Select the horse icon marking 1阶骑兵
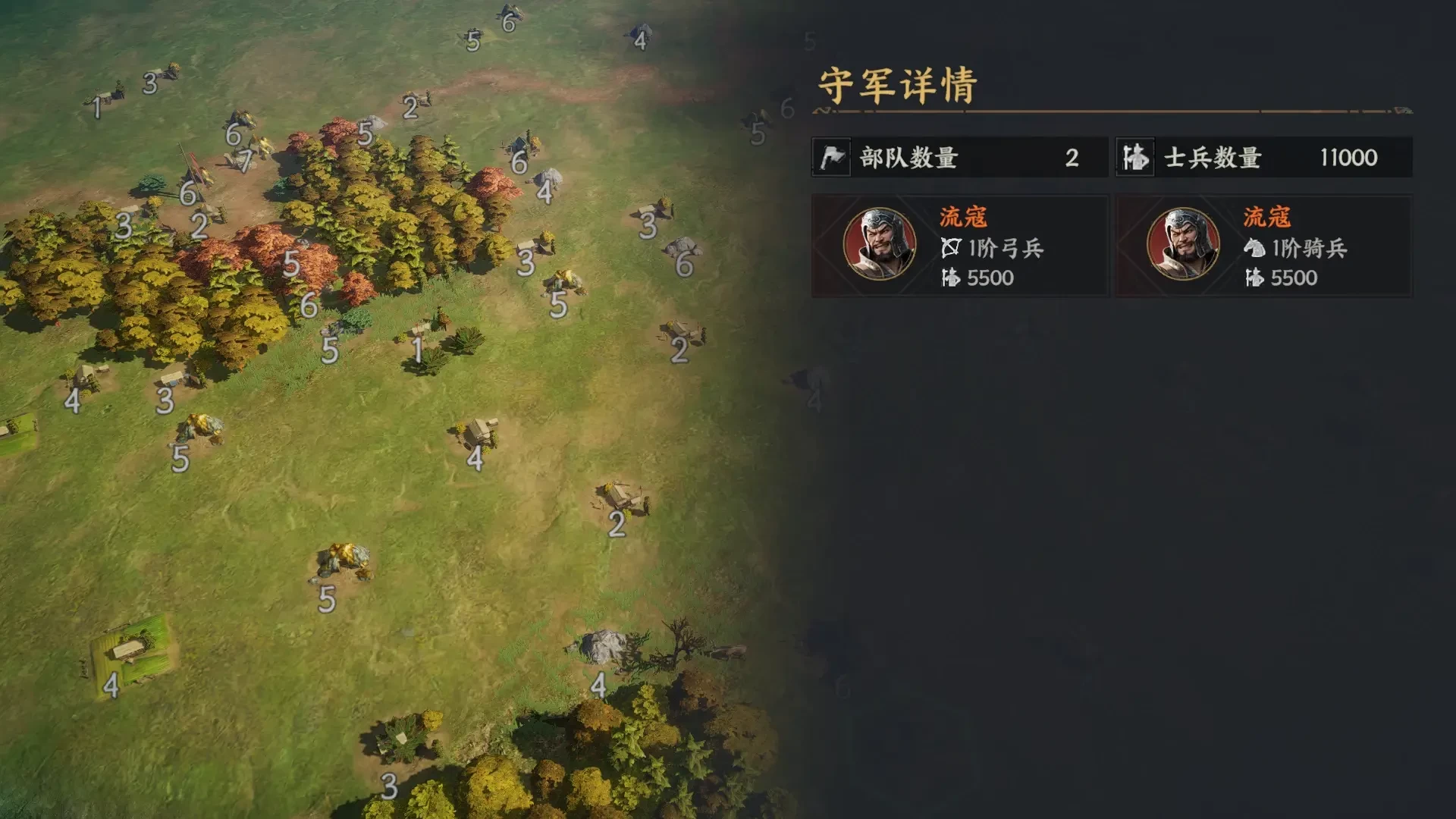Viewport: 1456px width, 819px height. click(x=1255, y=249)
